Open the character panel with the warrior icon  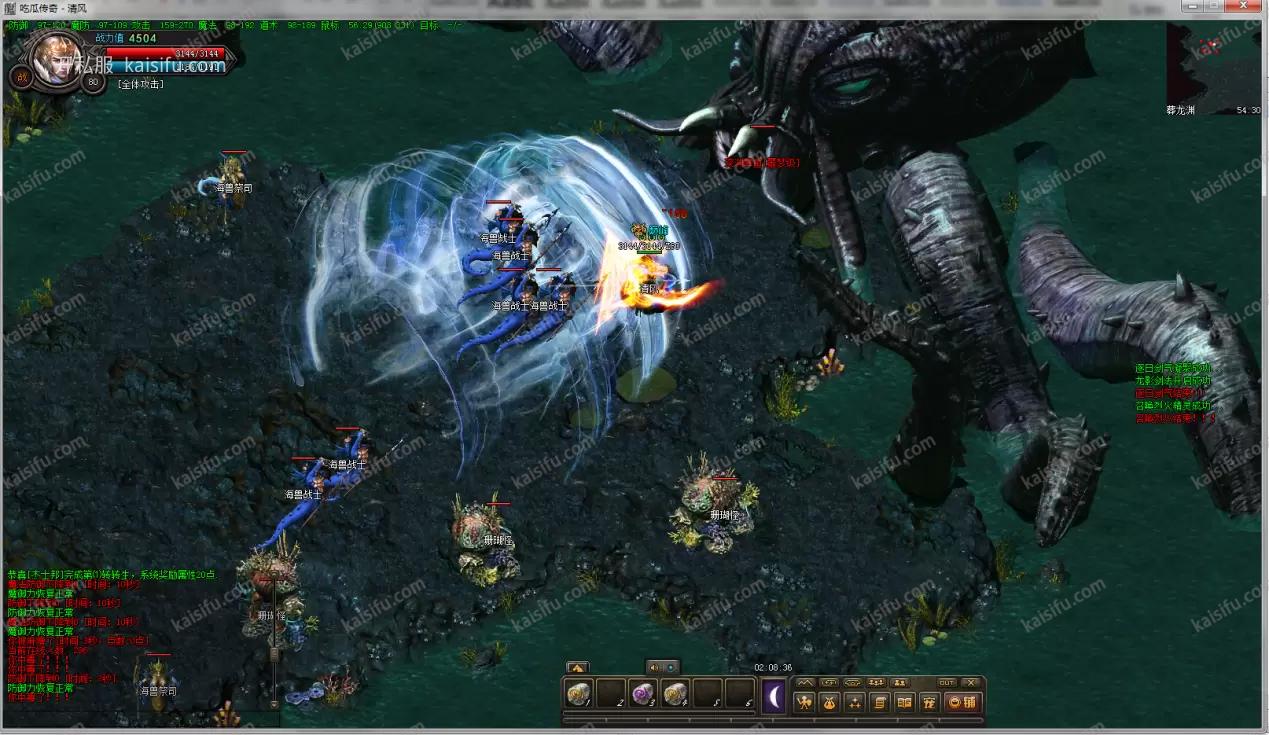tap(804, 702)
